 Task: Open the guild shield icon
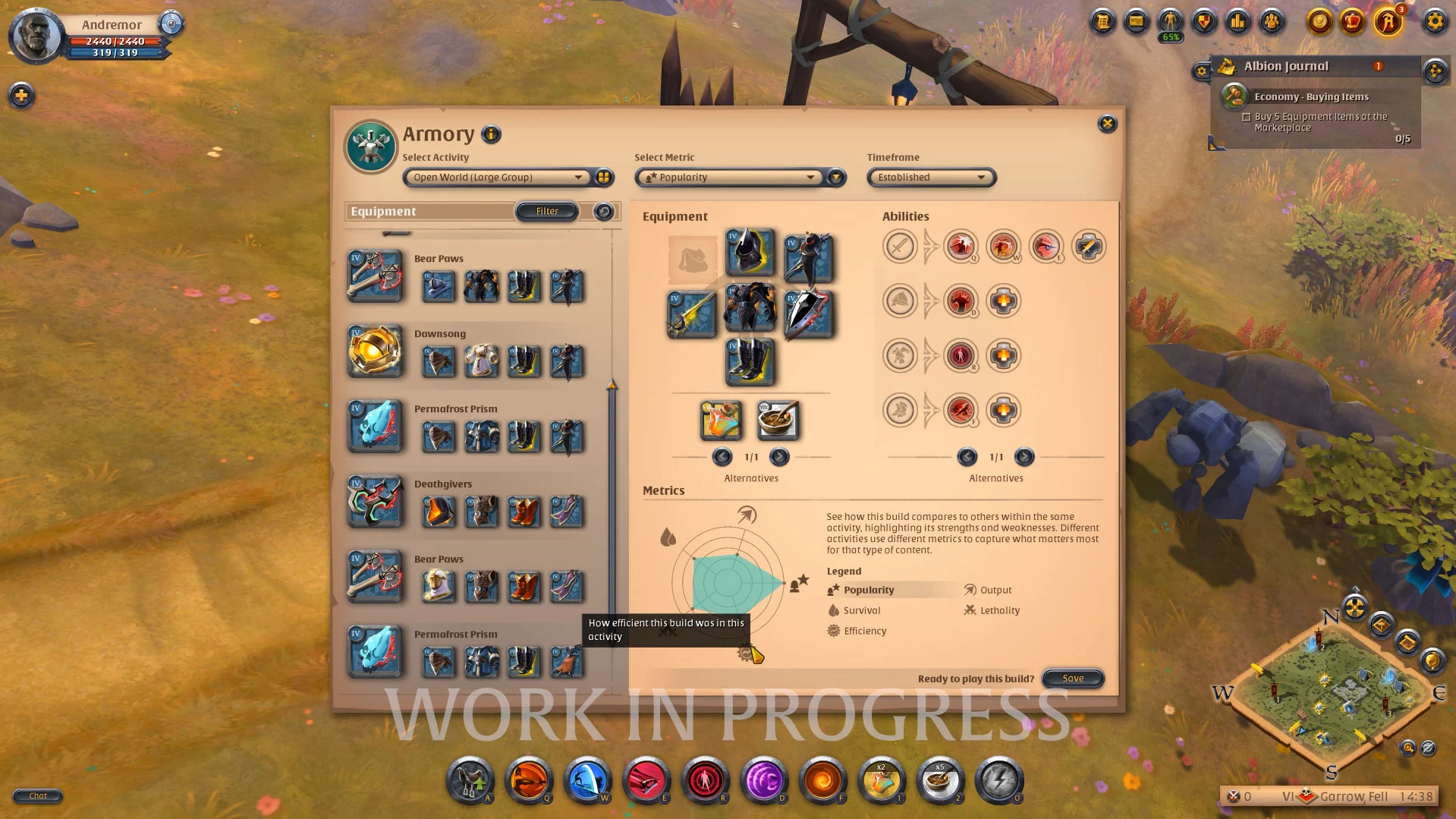click(x=1203, y=23)
